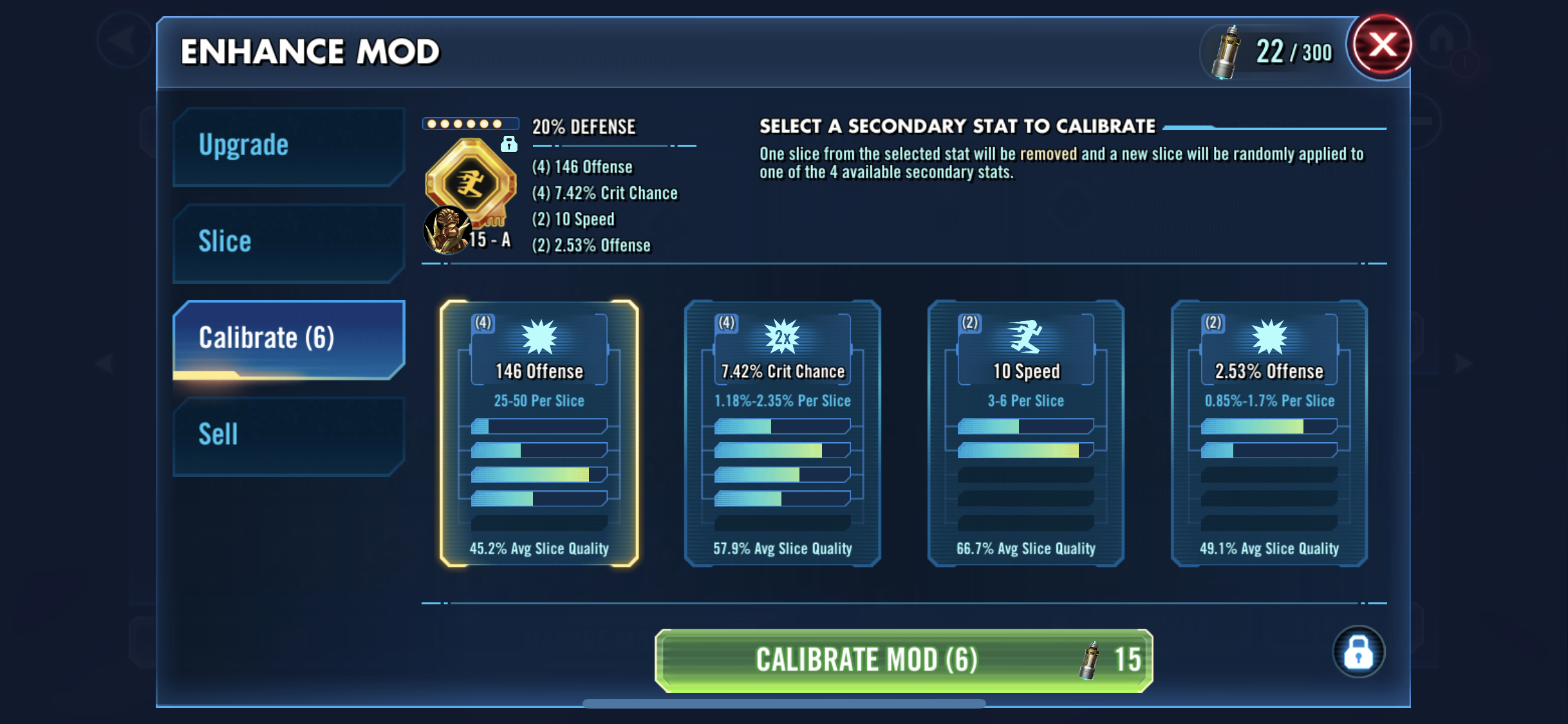This screenshot has width=1568, height=724.
Task: Switch to the Upgrade tab
Action: [x=288, y=146]
